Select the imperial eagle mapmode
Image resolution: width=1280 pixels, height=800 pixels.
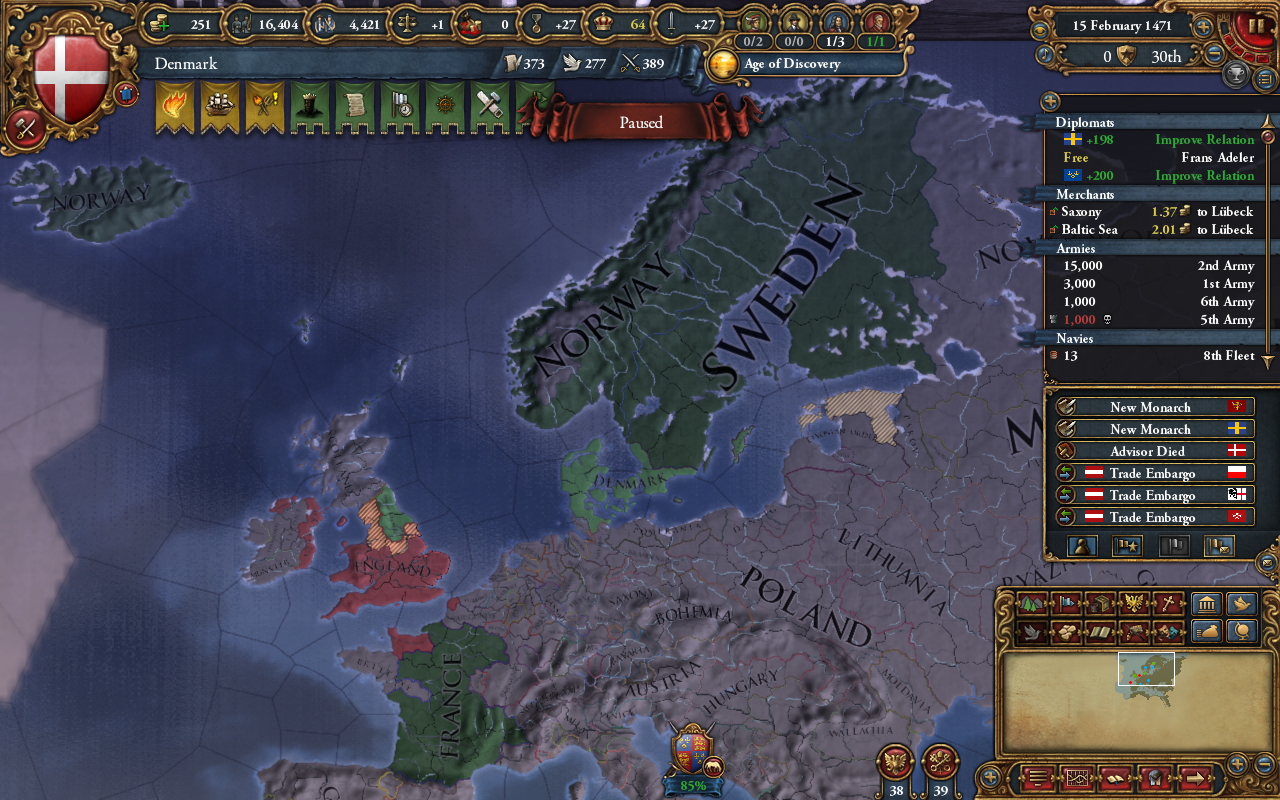1134,603
